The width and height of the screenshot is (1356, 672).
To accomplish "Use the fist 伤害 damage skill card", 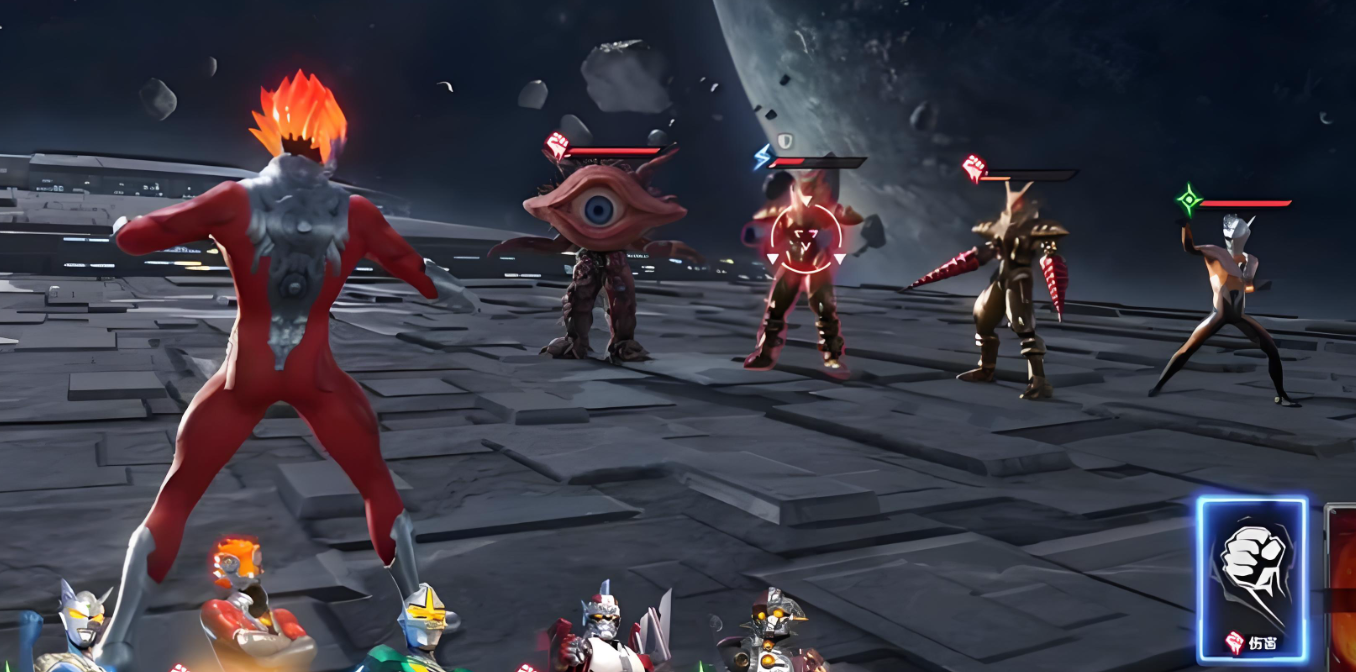I will pyautogui.click(x=1251, y=578).
